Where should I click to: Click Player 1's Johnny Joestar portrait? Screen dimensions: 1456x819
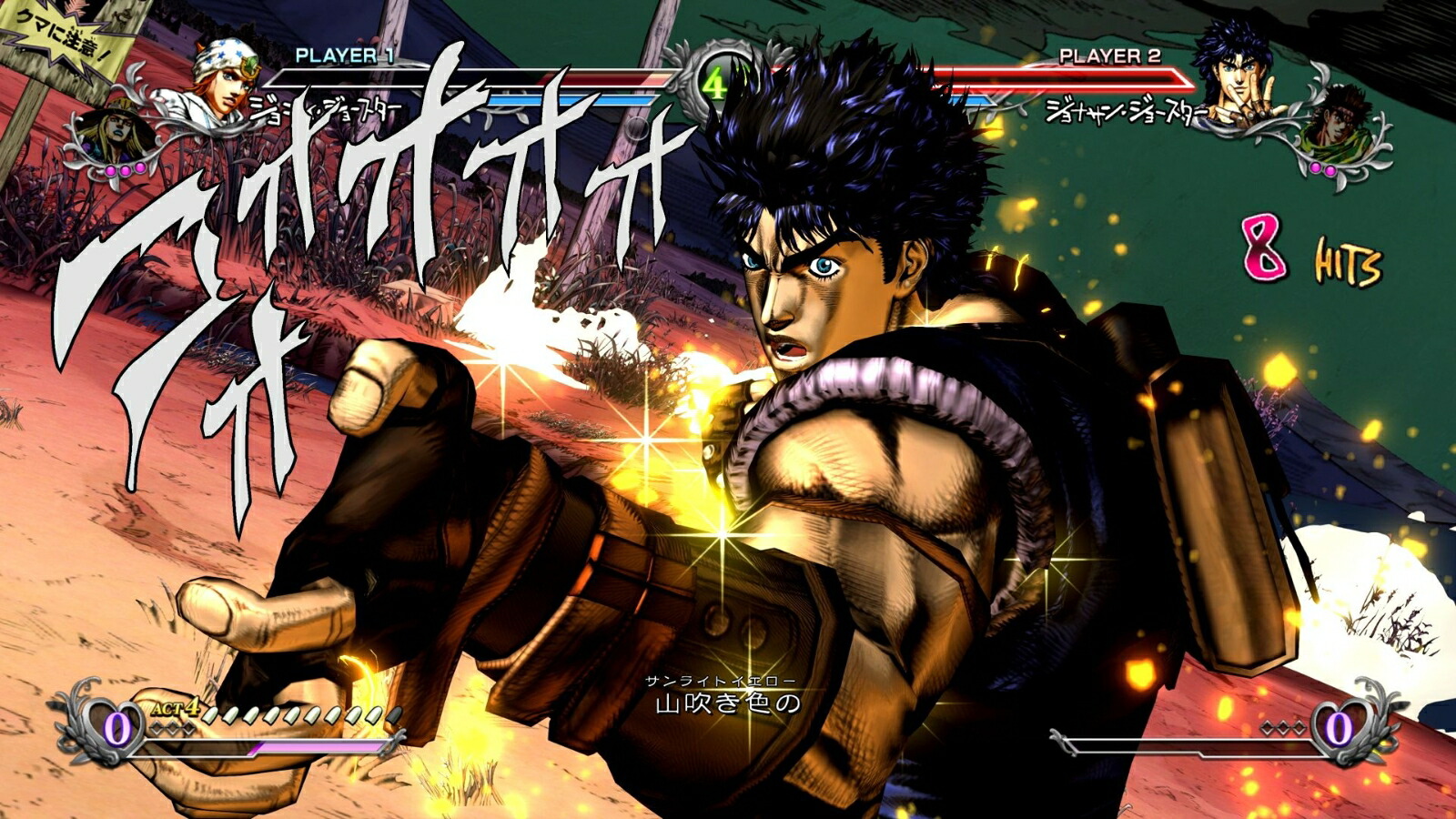pyautogui.click(x=227, y=78)
